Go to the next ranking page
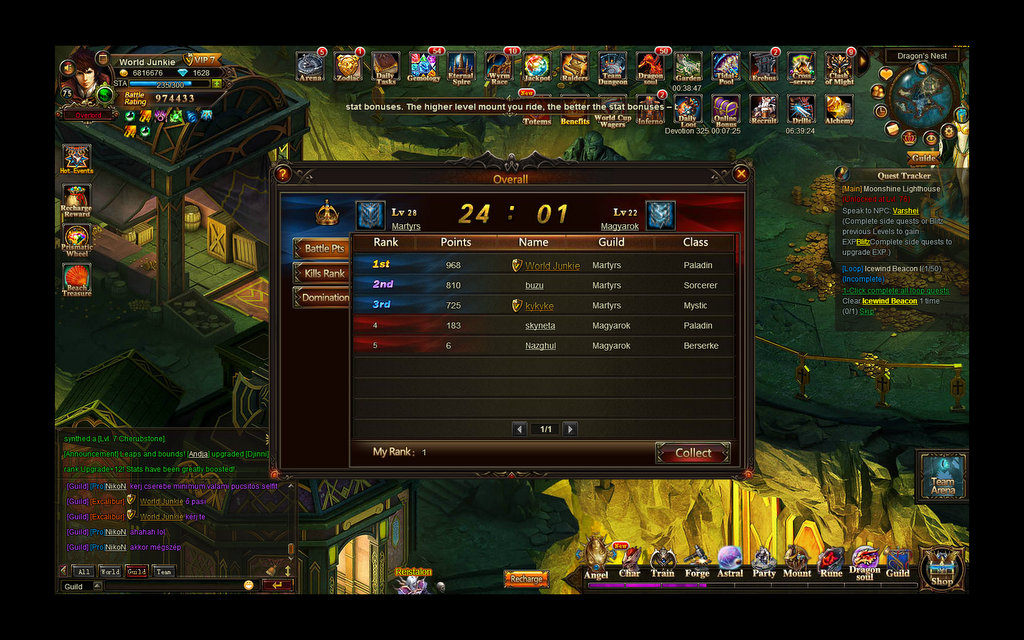1024x640 pixels. pyautogui.click(x=570, y=429)
